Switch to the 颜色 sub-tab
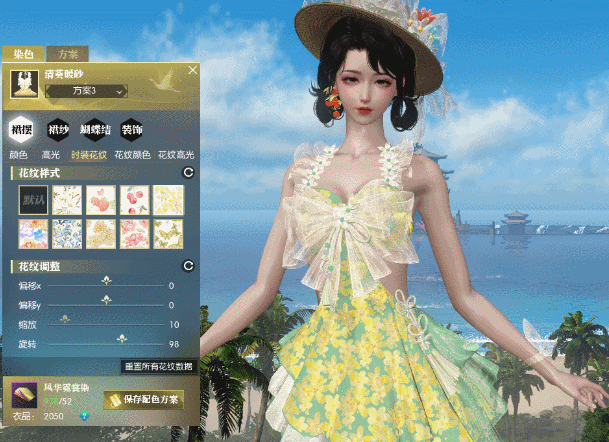 (18, 155)
